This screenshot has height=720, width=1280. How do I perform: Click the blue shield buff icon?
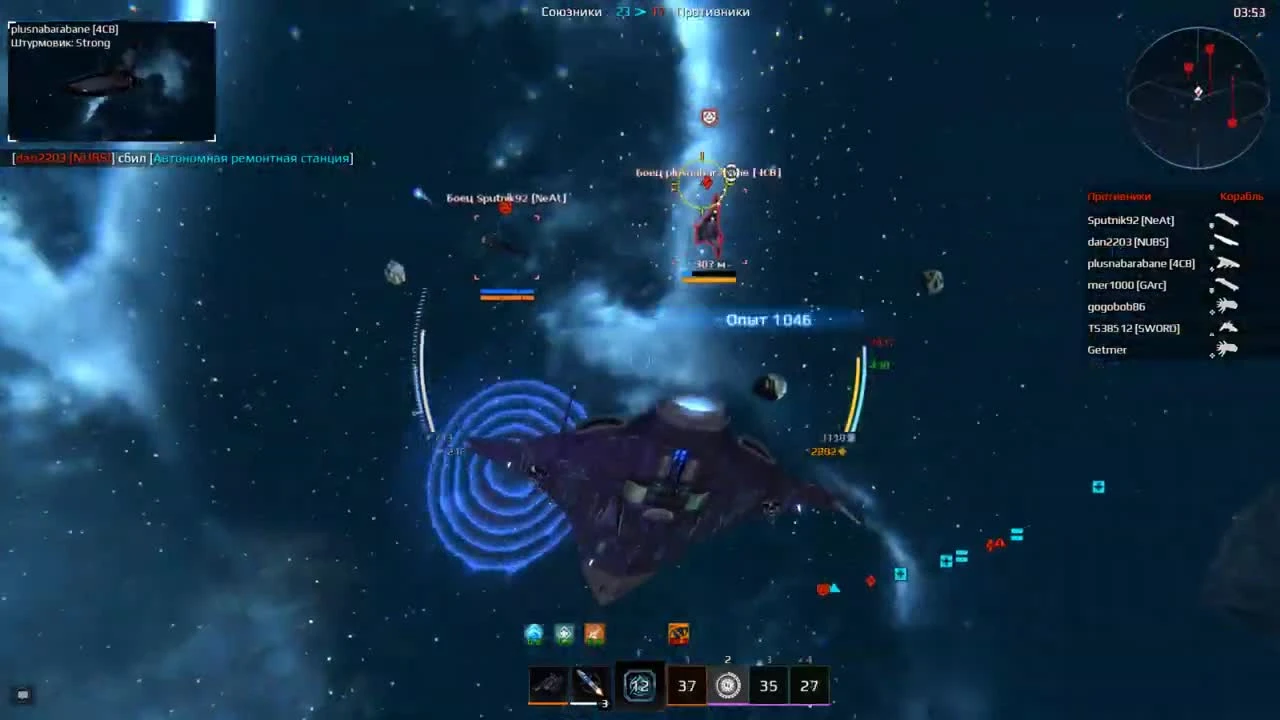point(533,633)
